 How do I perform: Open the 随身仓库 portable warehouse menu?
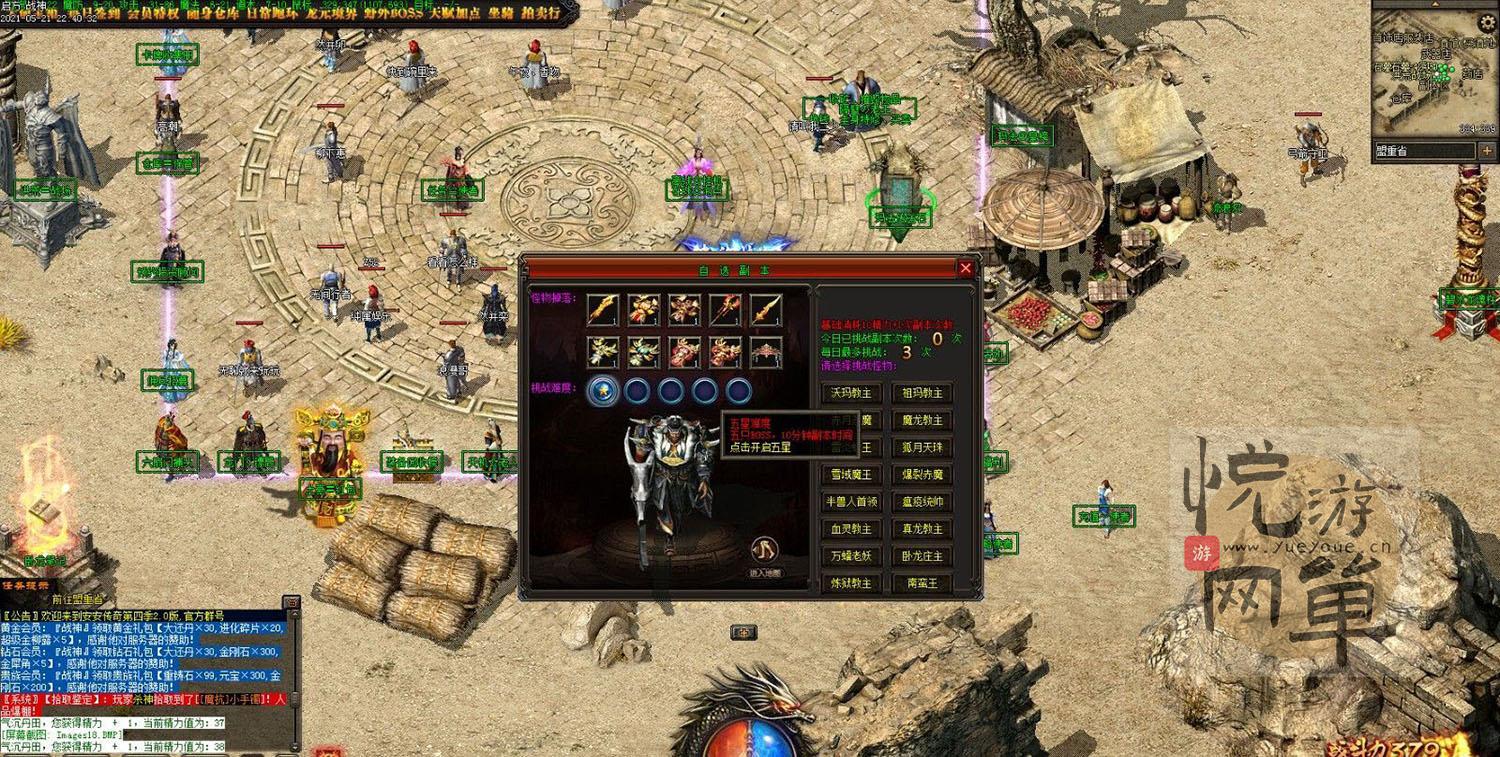pos(207,14)
